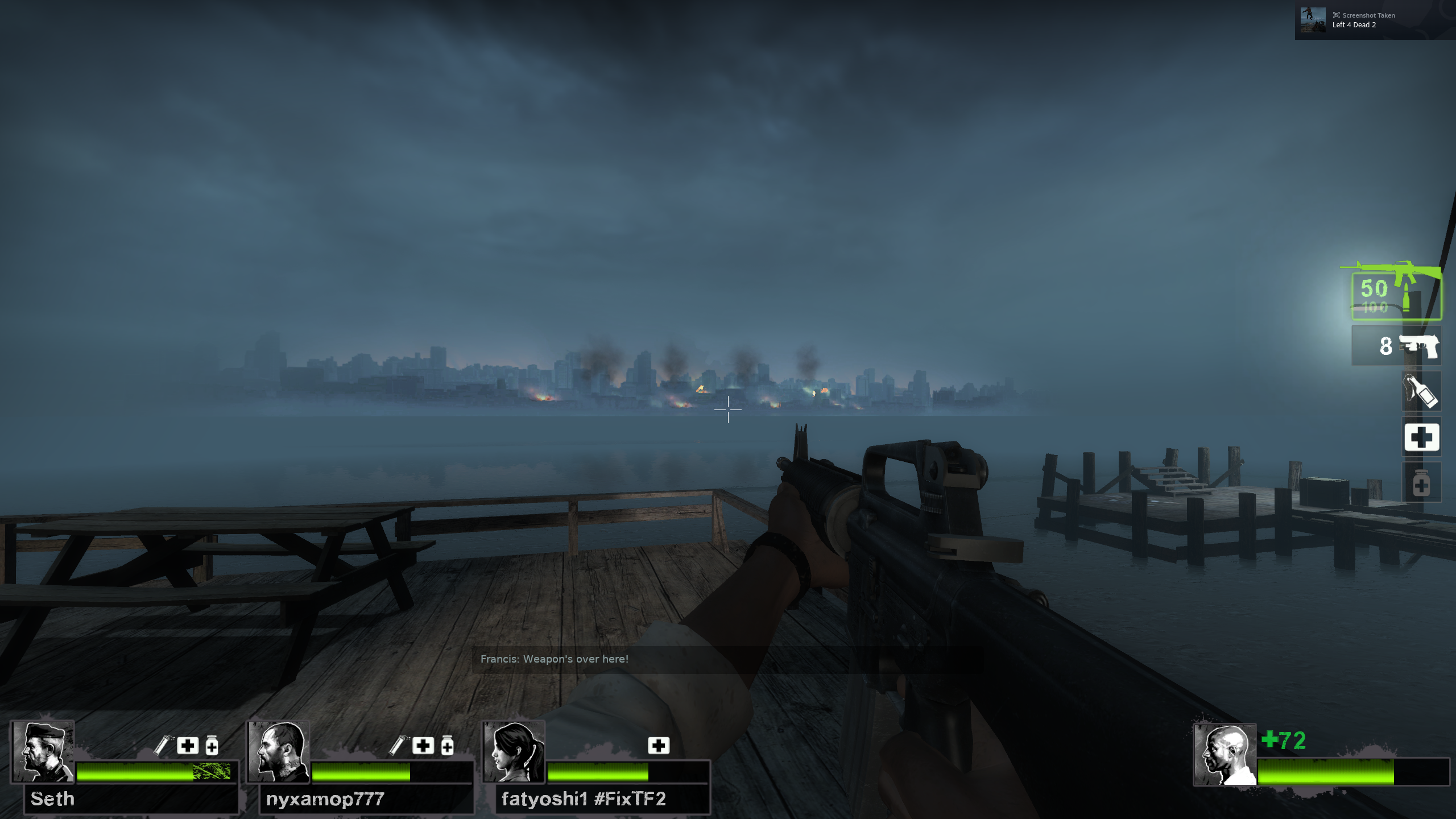The width and height of the screenshot is (1456, 819).
Task: Click Seth's teammate portrait
Action: point(43,751)
